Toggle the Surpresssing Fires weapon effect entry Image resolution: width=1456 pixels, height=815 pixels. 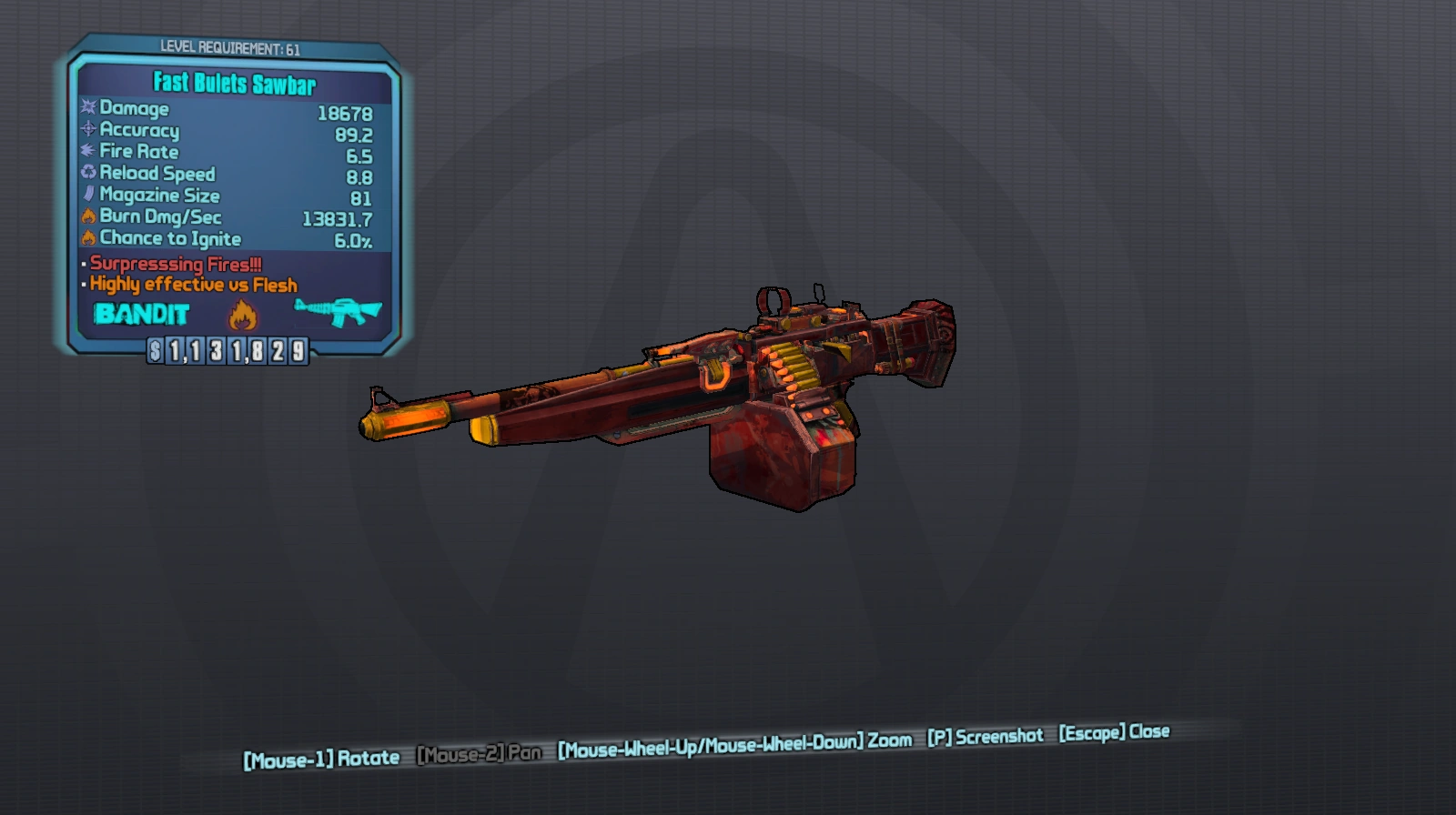coord(175,265)
